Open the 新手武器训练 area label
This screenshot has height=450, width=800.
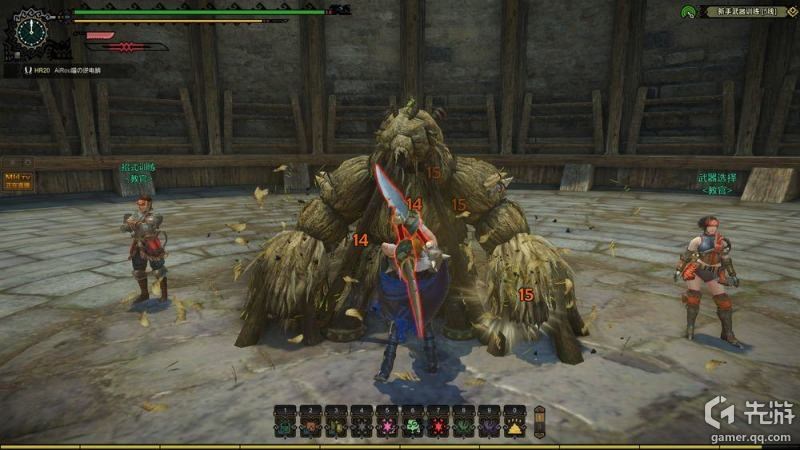740,11
